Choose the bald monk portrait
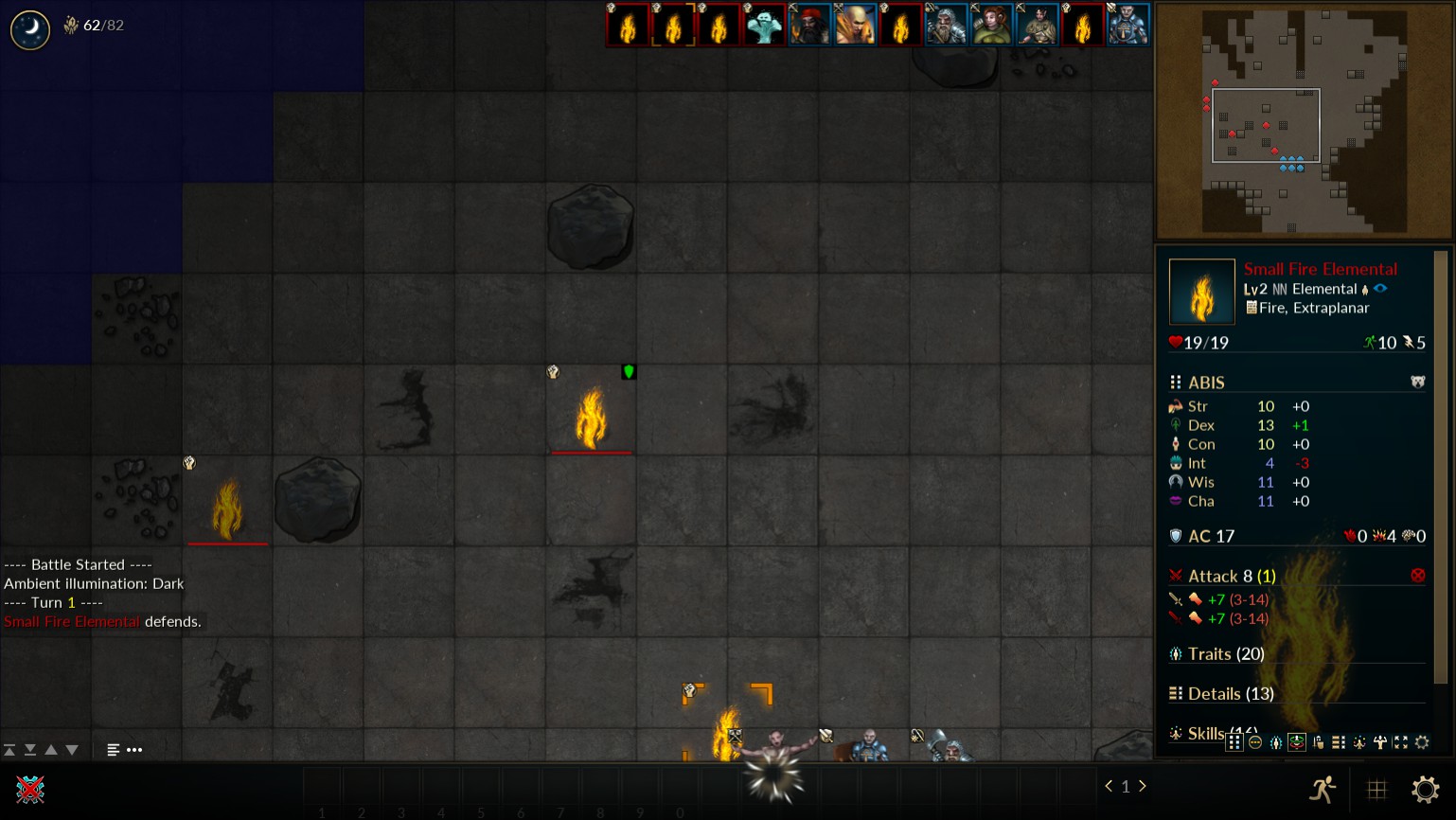This screenshot has width=1456, height=820. coord(855,25)
